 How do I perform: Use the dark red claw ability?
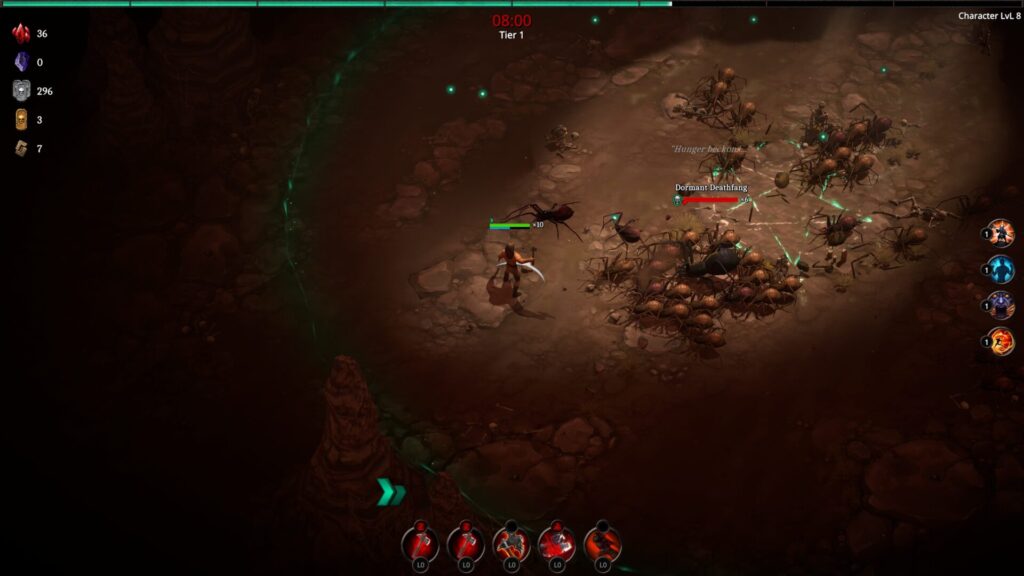click(x=603, y=543)
